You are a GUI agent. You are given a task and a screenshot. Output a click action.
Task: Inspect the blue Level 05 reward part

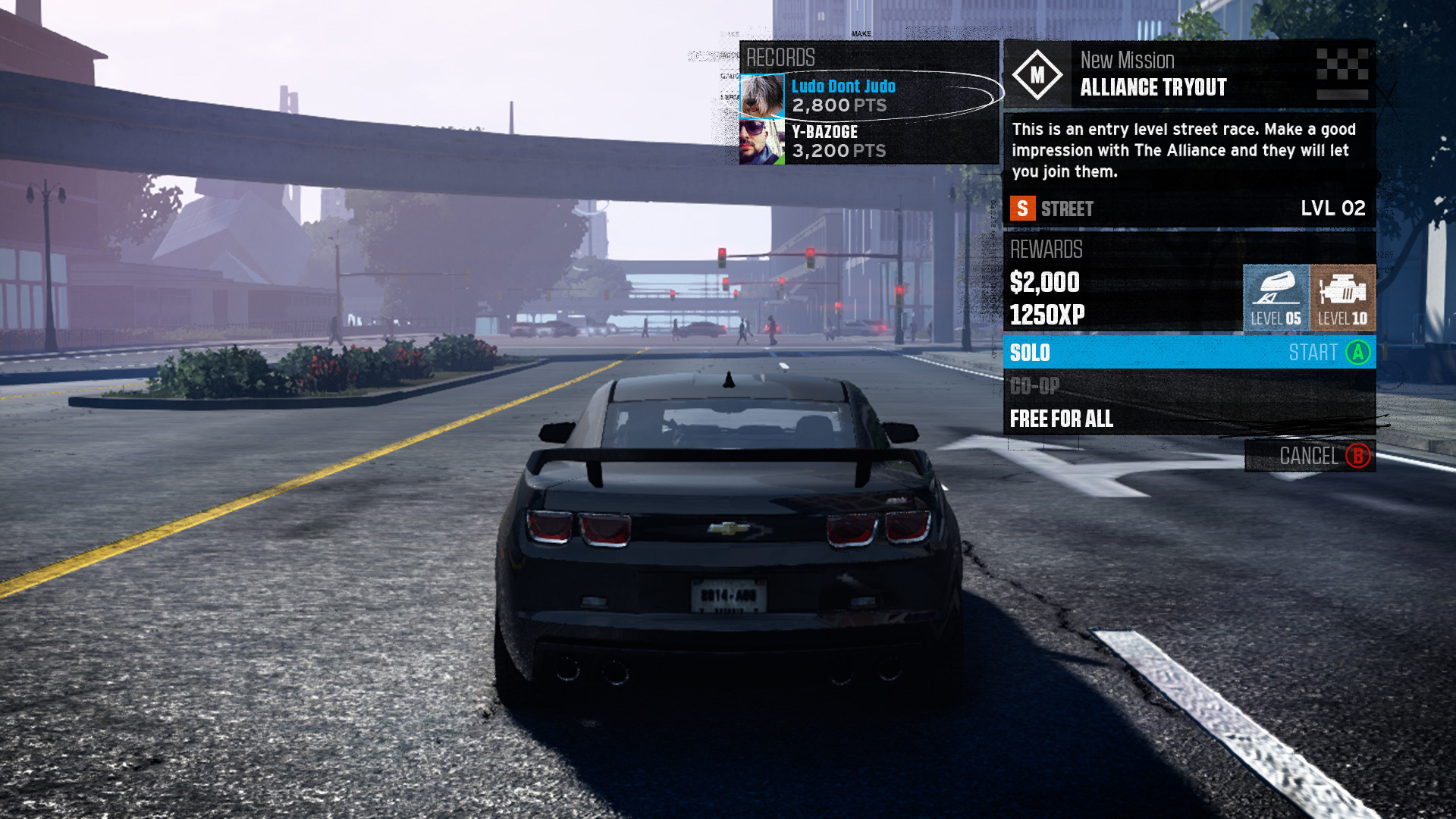pos(1276,297)
